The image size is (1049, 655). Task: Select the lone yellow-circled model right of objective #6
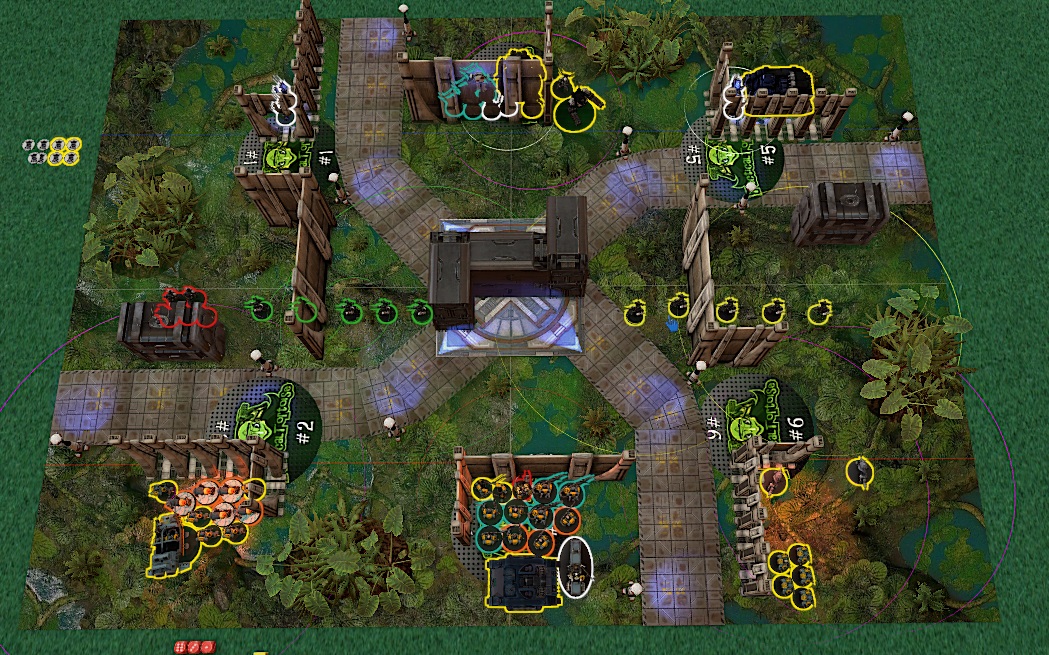click(858, 470)
